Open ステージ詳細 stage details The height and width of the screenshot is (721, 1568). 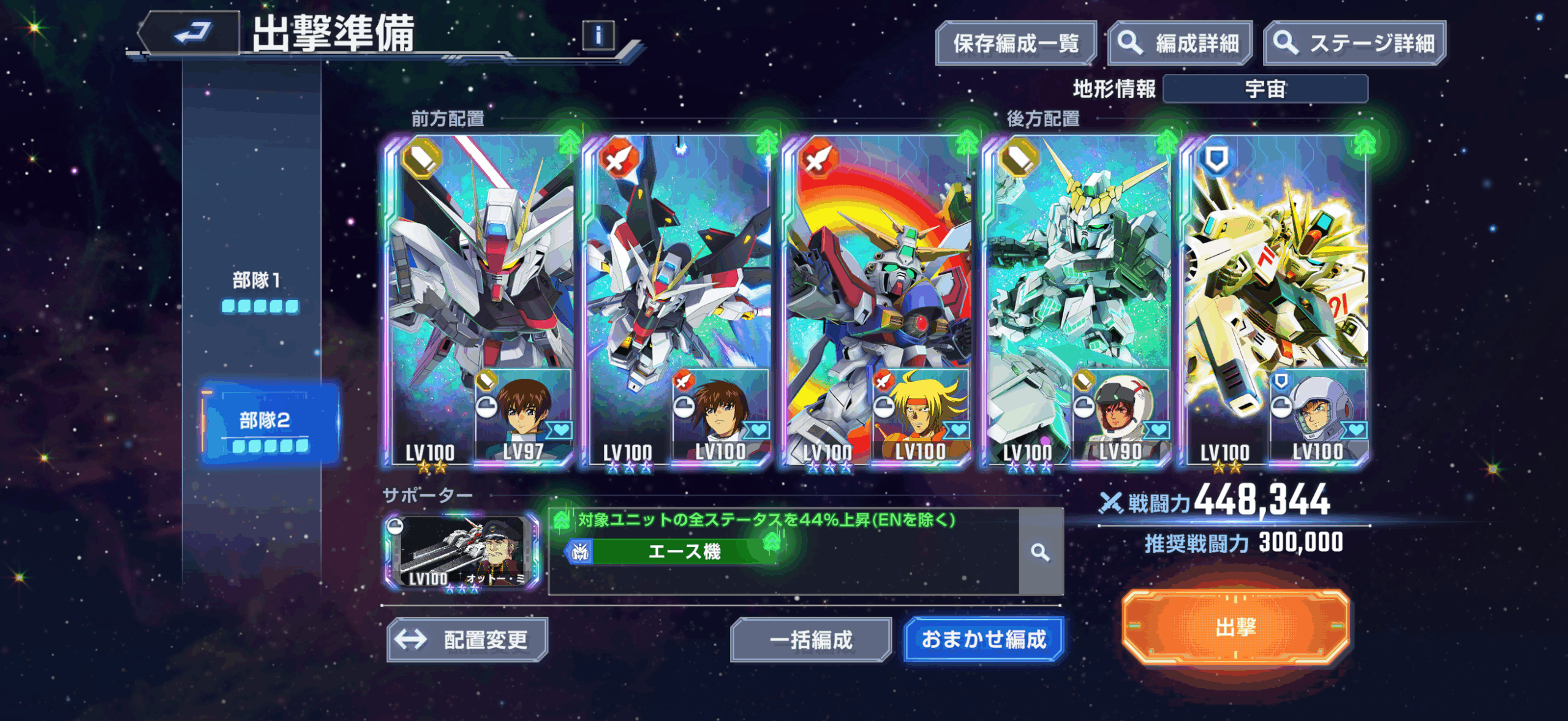point(1354,43)
